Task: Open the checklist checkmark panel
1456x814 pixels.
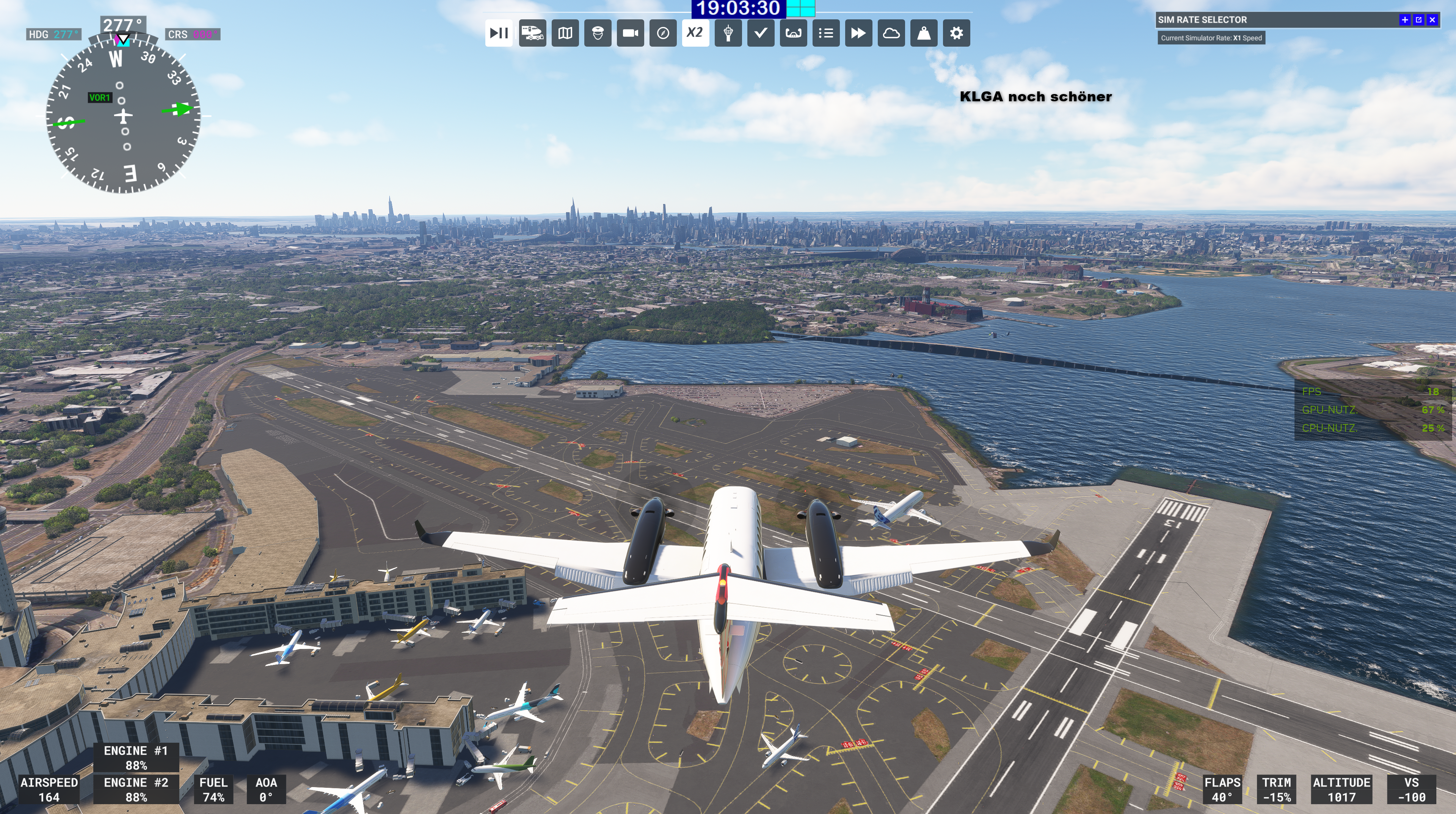Action: pos(761,33)
